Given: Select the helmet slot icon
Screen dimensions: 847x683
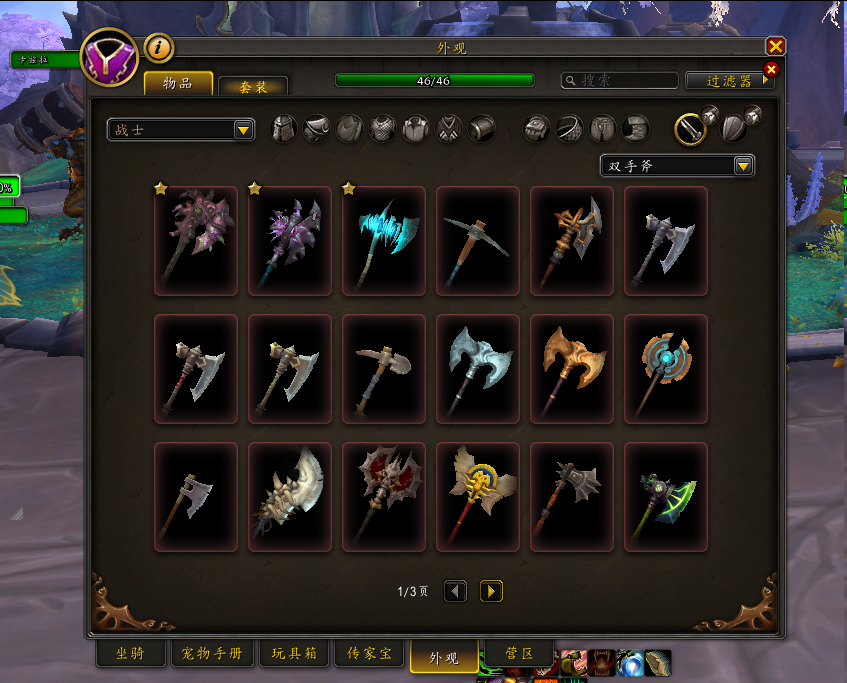Looking at the screenshot, I should click(x=284, y=129).
